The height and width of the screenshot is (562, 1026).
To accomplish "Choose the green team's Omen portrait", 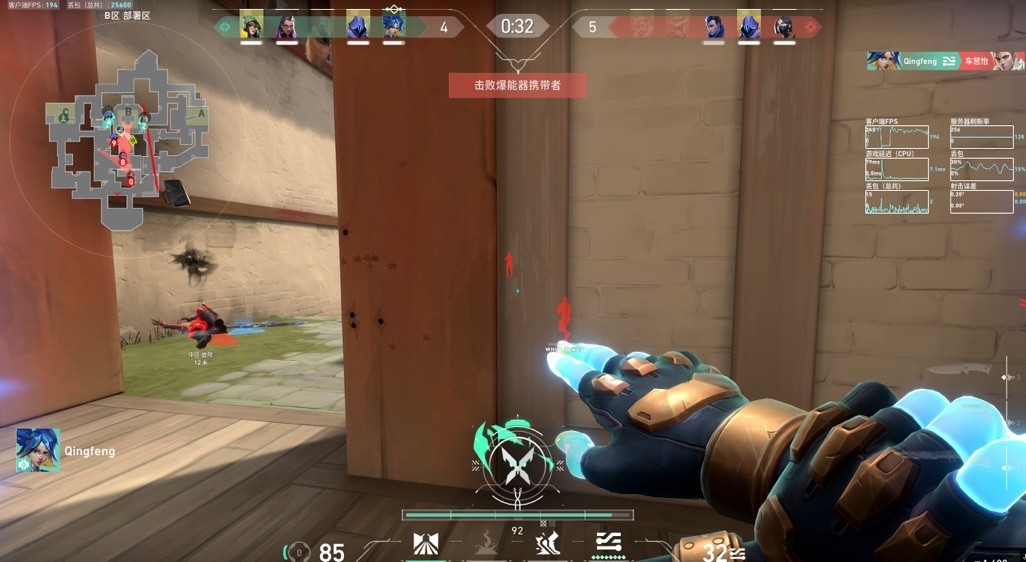I will coord(358,27).
